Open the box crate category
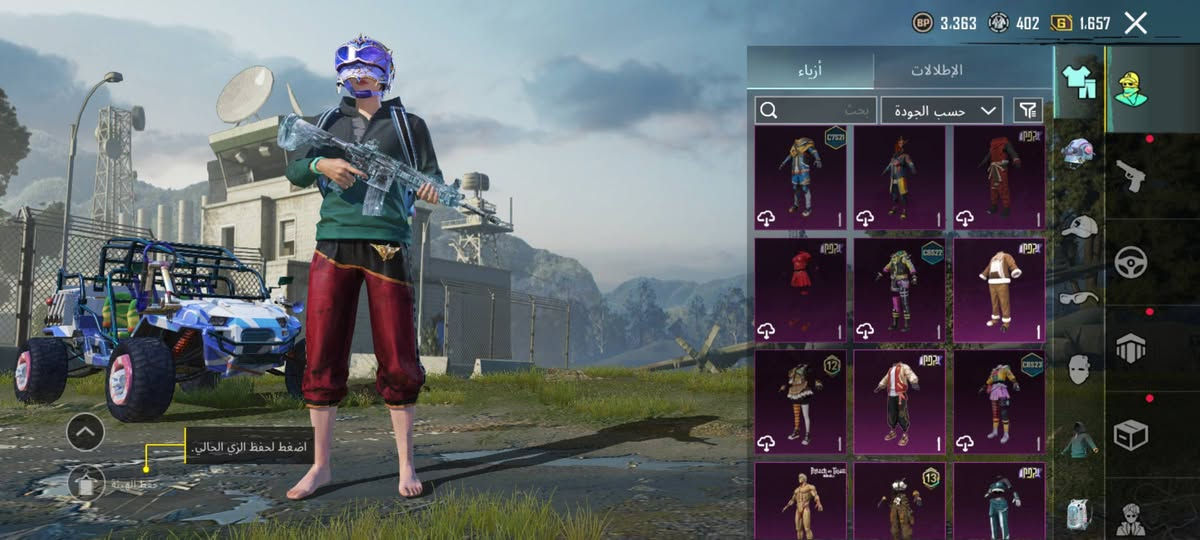Viewport: 1200px width, 540px height. pyautogui.click(x=1131, y=434)
